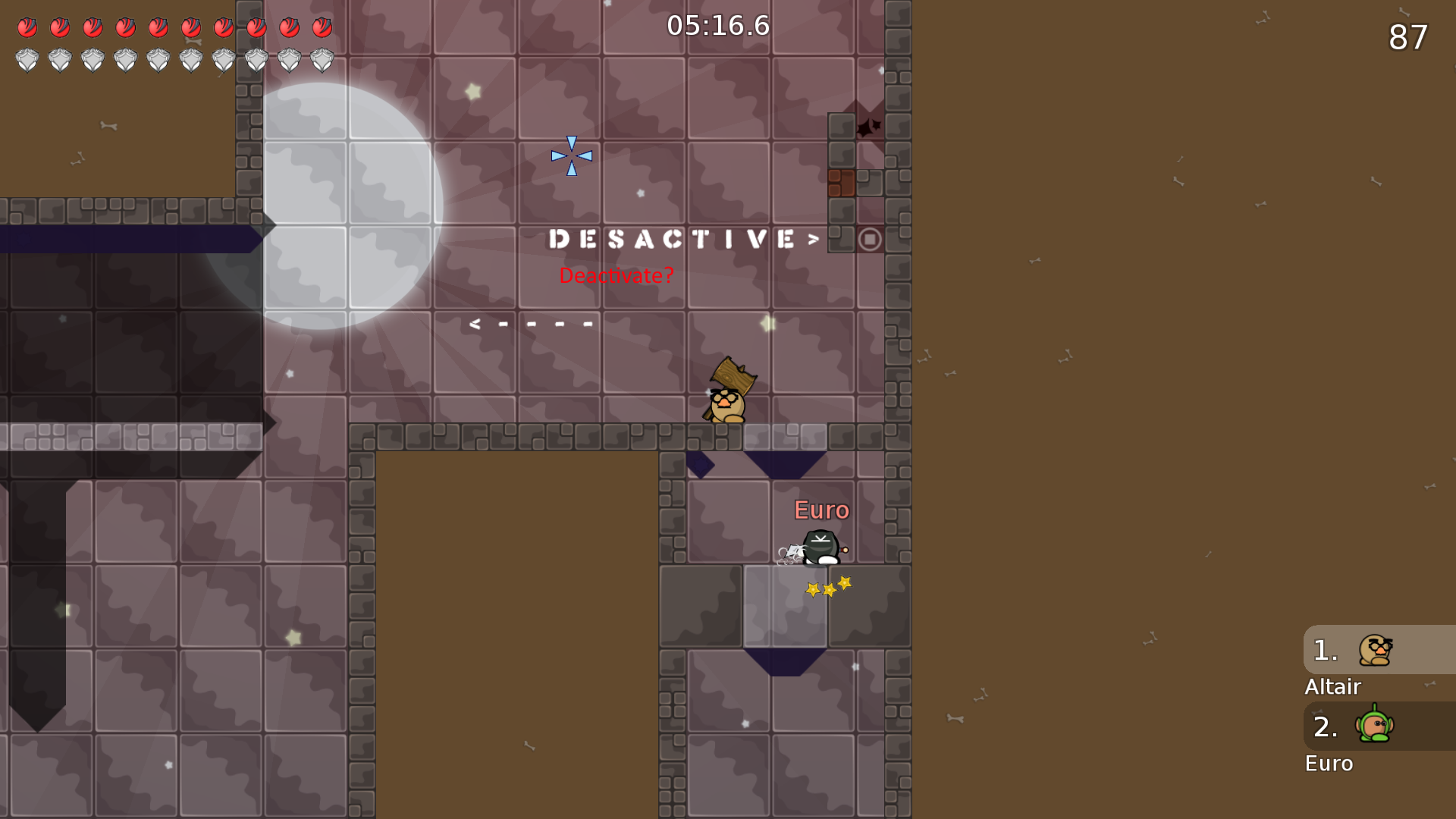Image resolution: width=1456 pixels, height=819 pixels.
Task: Click the stop-button tile beside DESACTIVE text
Action: click(870, 239)
